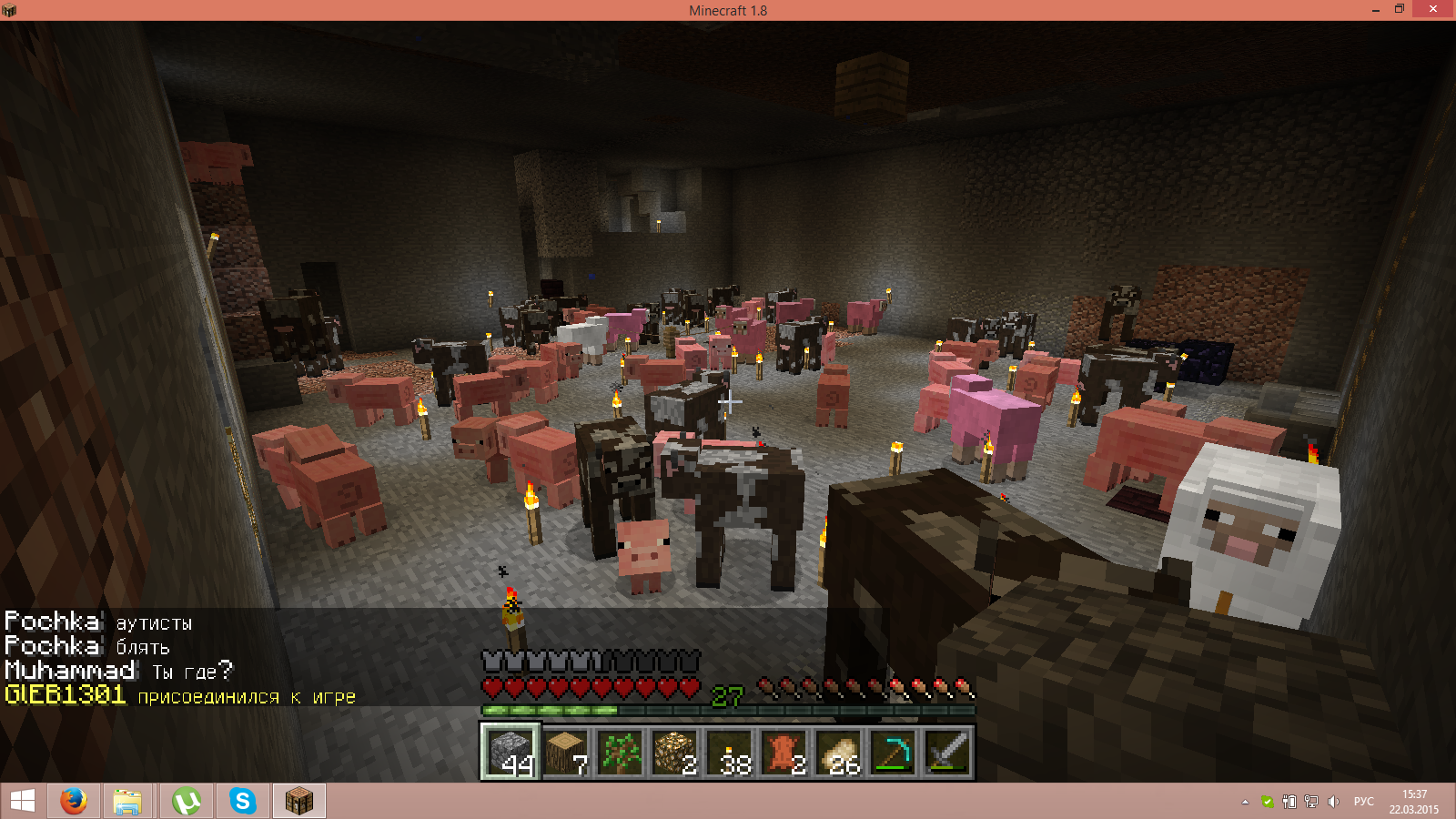
Task: Choose the oak sapling hotbar slot
Action: click(621, 752)
